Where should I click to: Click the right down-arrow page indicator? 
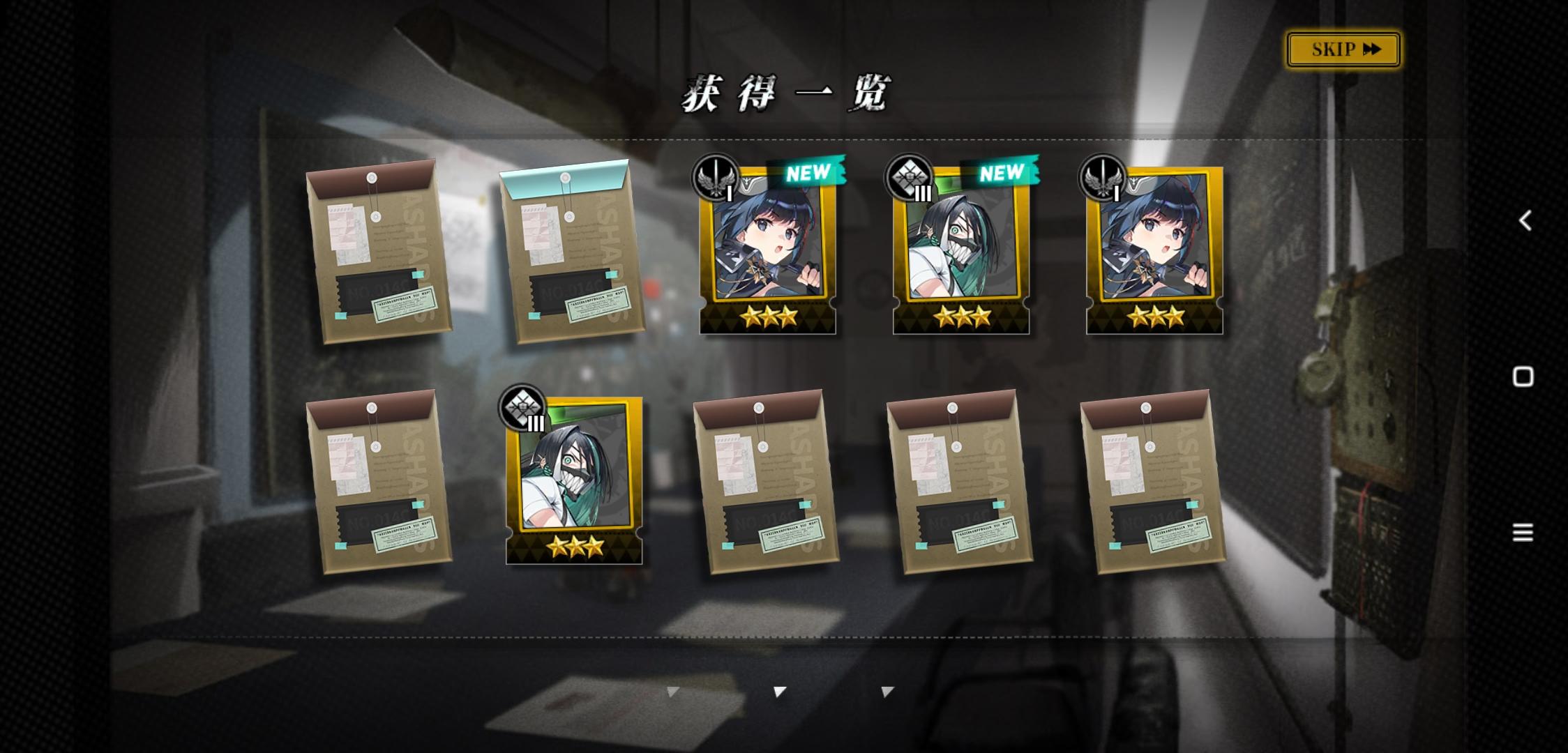tap(887, 690)
